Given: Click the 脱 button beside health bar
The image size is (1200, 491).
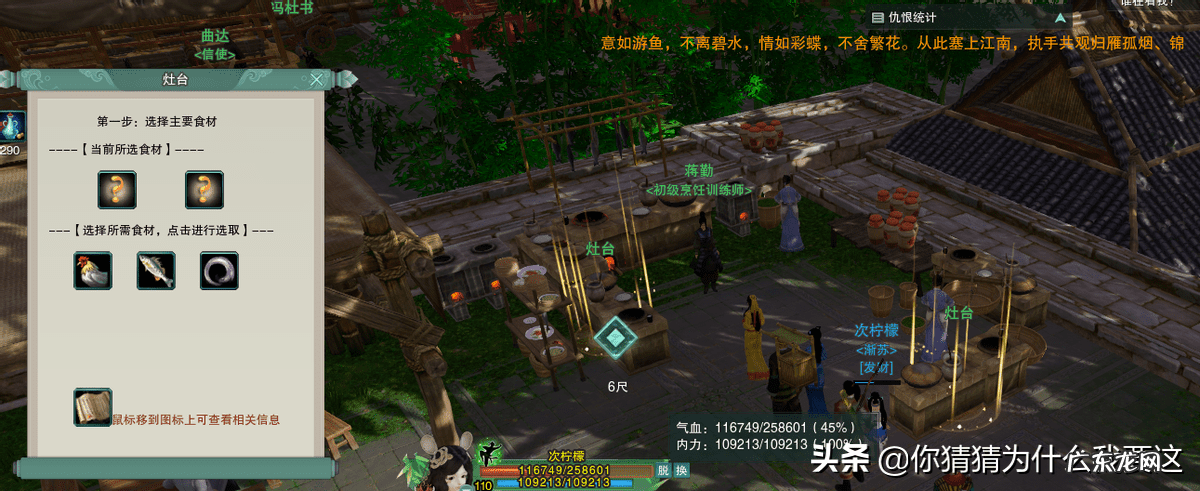Looking at the screenshot, I should [x=662, y=470].
